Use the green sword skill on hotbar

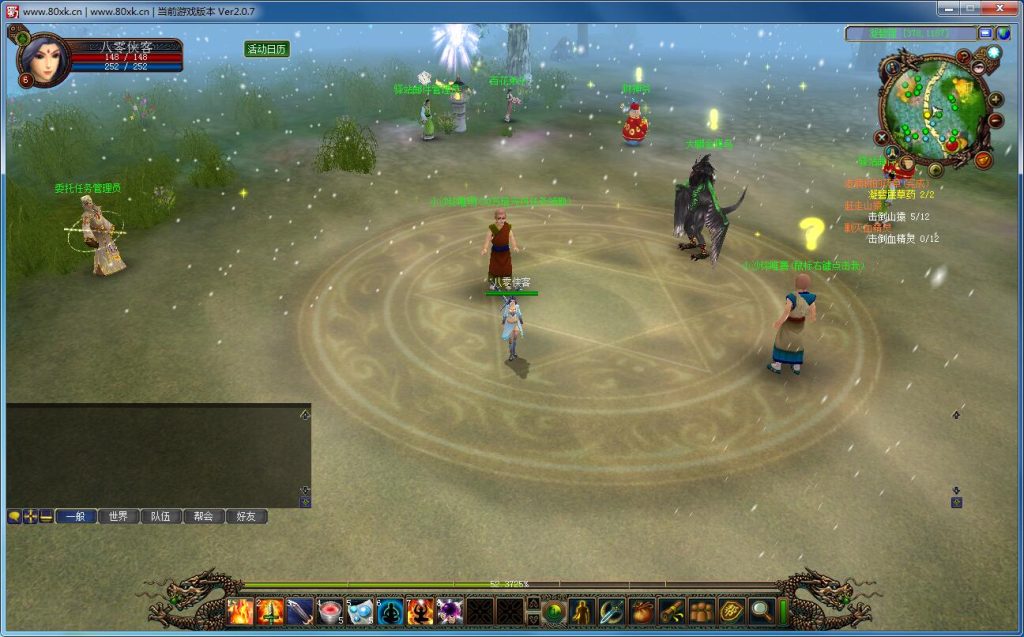pos(270,611)
